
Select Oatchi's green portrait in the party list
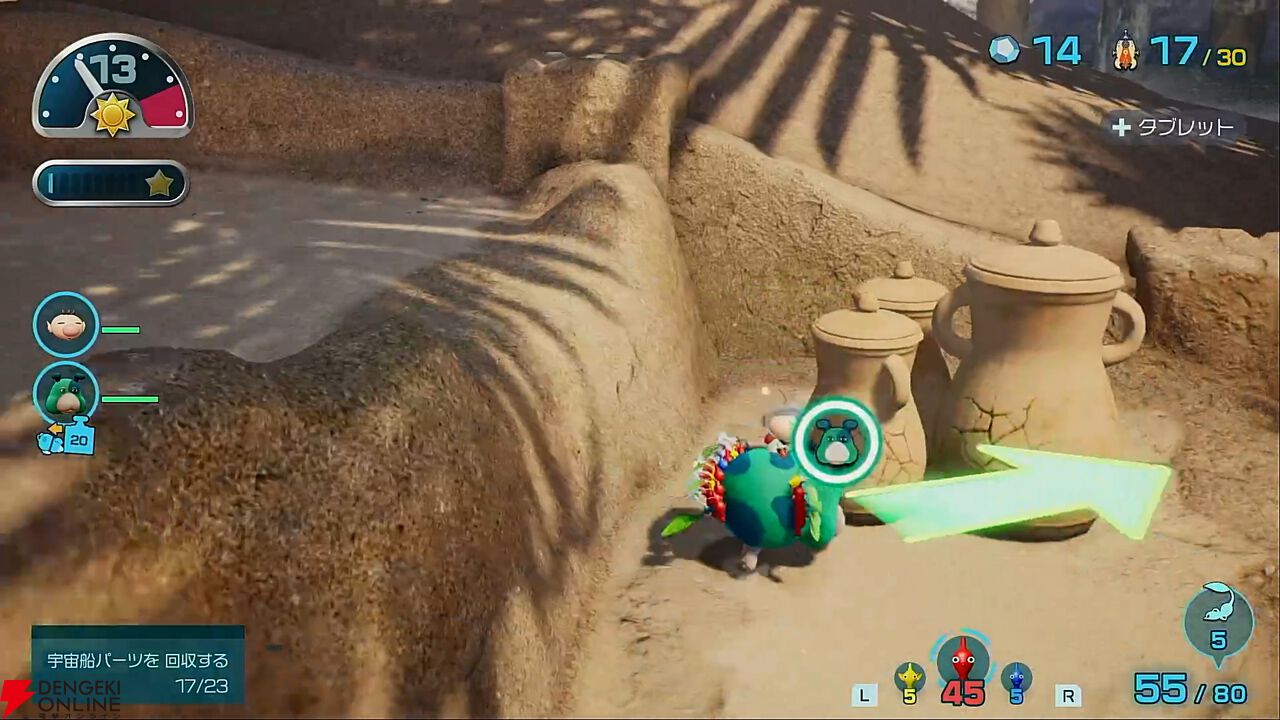pos(66,393)
